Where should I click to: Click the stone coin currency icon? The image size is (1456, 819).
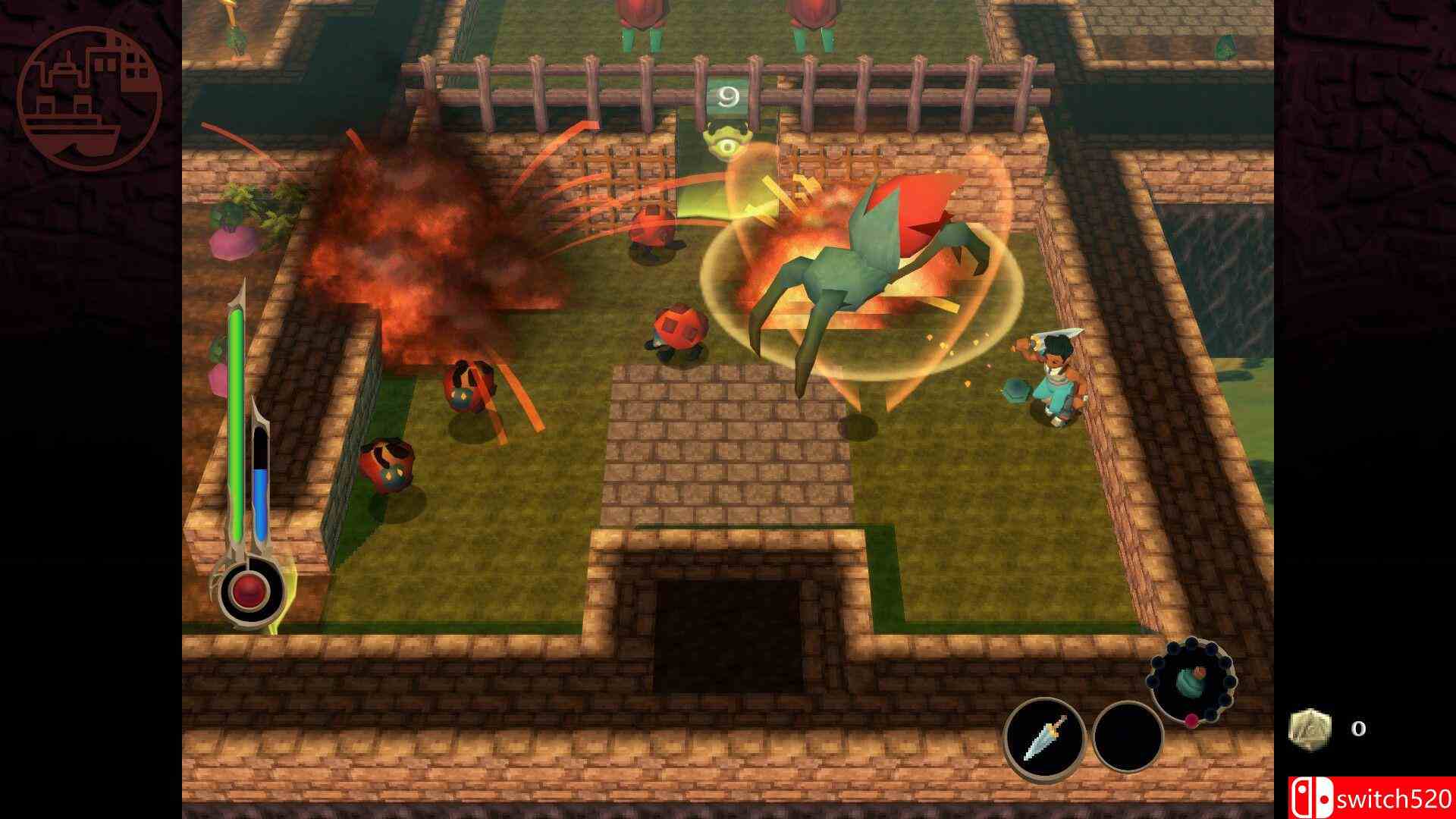click(x=1310, y=730)
